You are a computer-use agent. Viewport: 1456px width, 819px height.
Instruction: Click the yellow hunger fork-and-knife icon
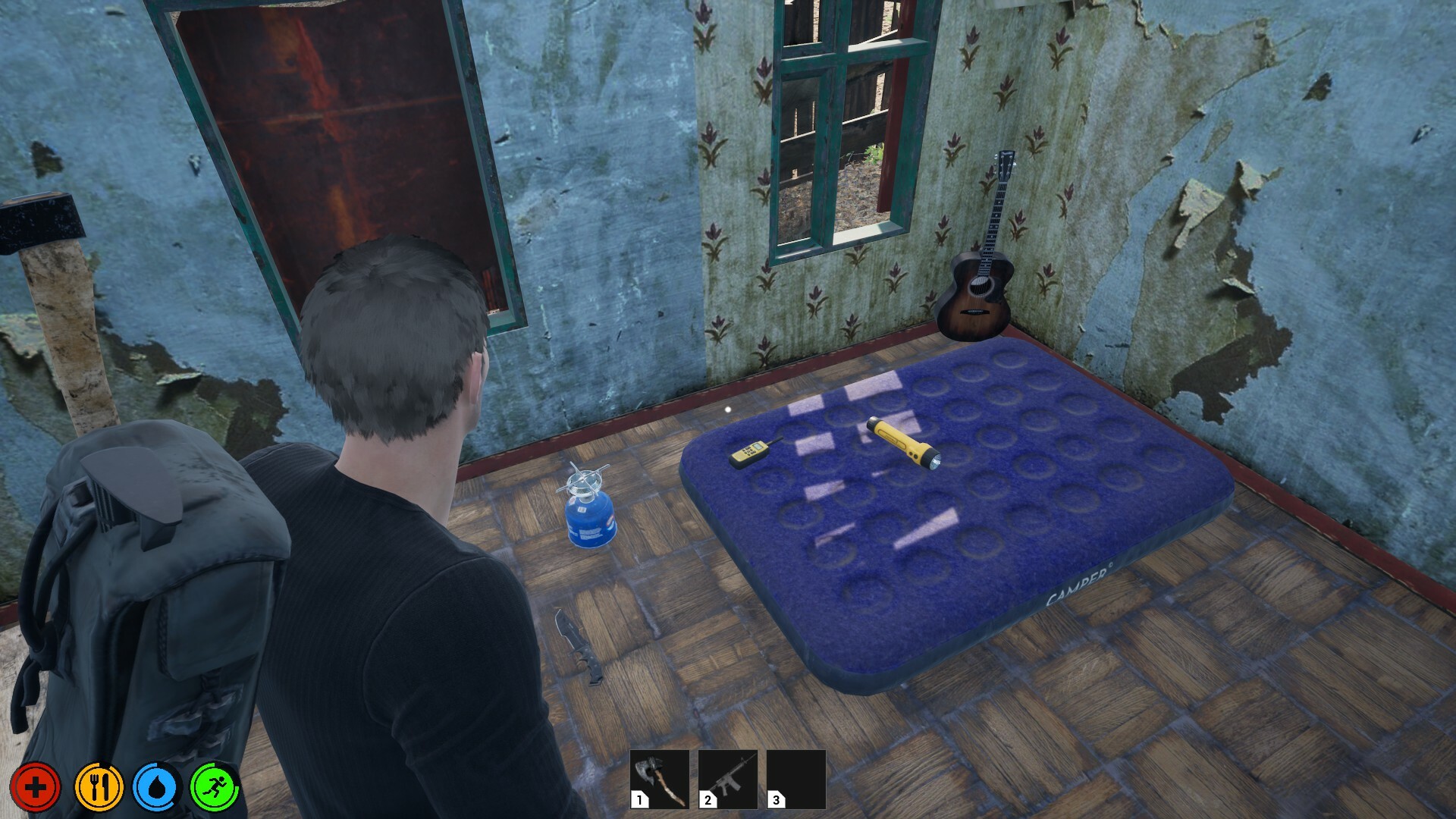pos(102,786)
